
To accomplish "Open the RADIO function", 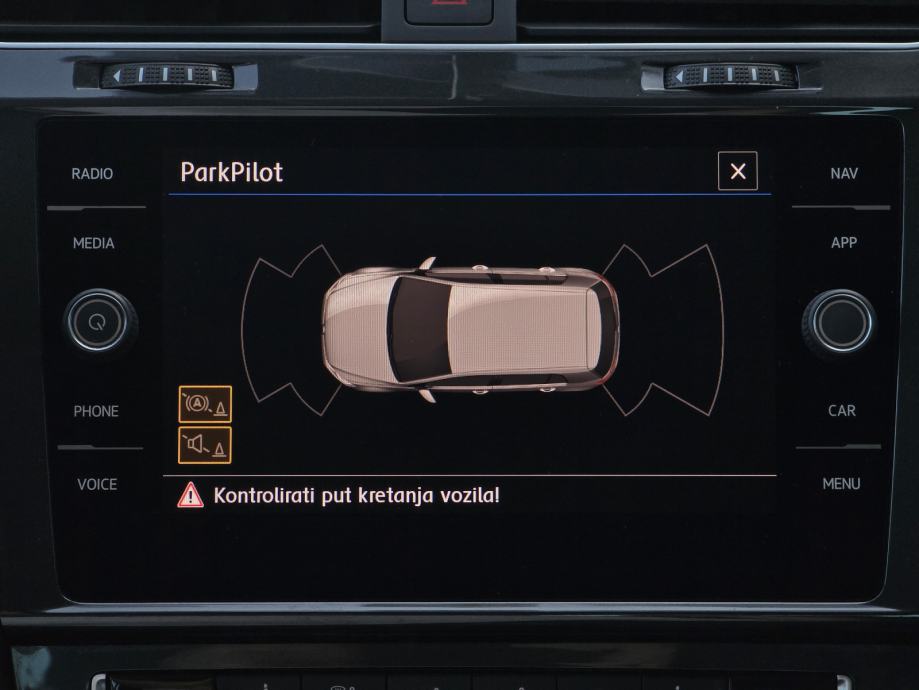I will pos(92,174).
